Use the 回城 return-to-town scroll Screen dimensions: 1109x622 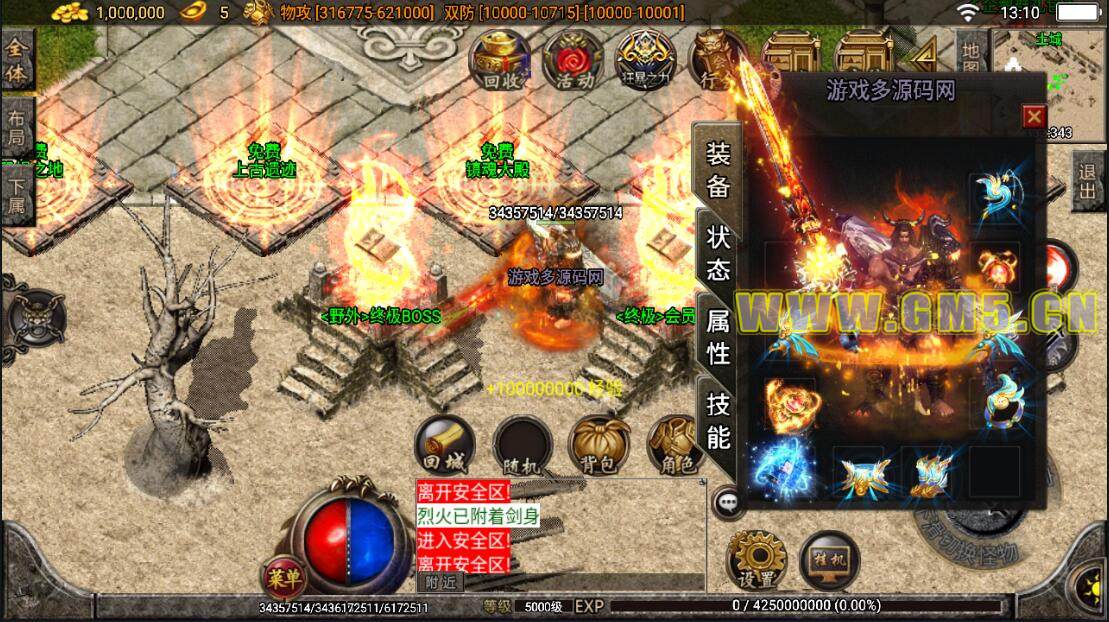click(x=445, y=445)
